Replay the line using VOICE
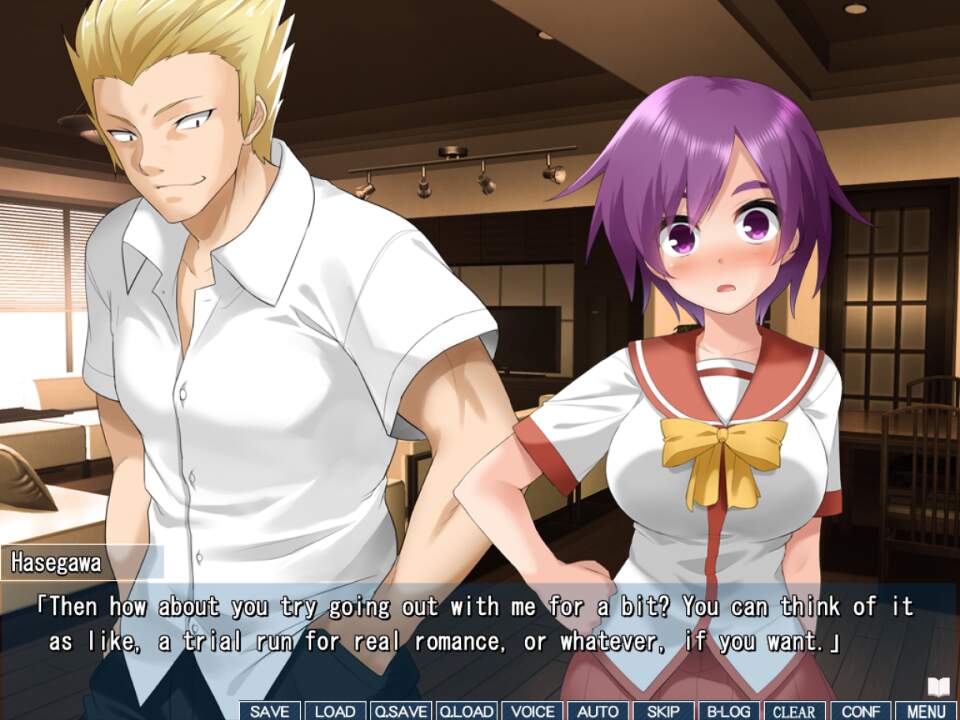The width and height of the screenshot is (960, 720). pyautogui.click(x=532, y=711)
